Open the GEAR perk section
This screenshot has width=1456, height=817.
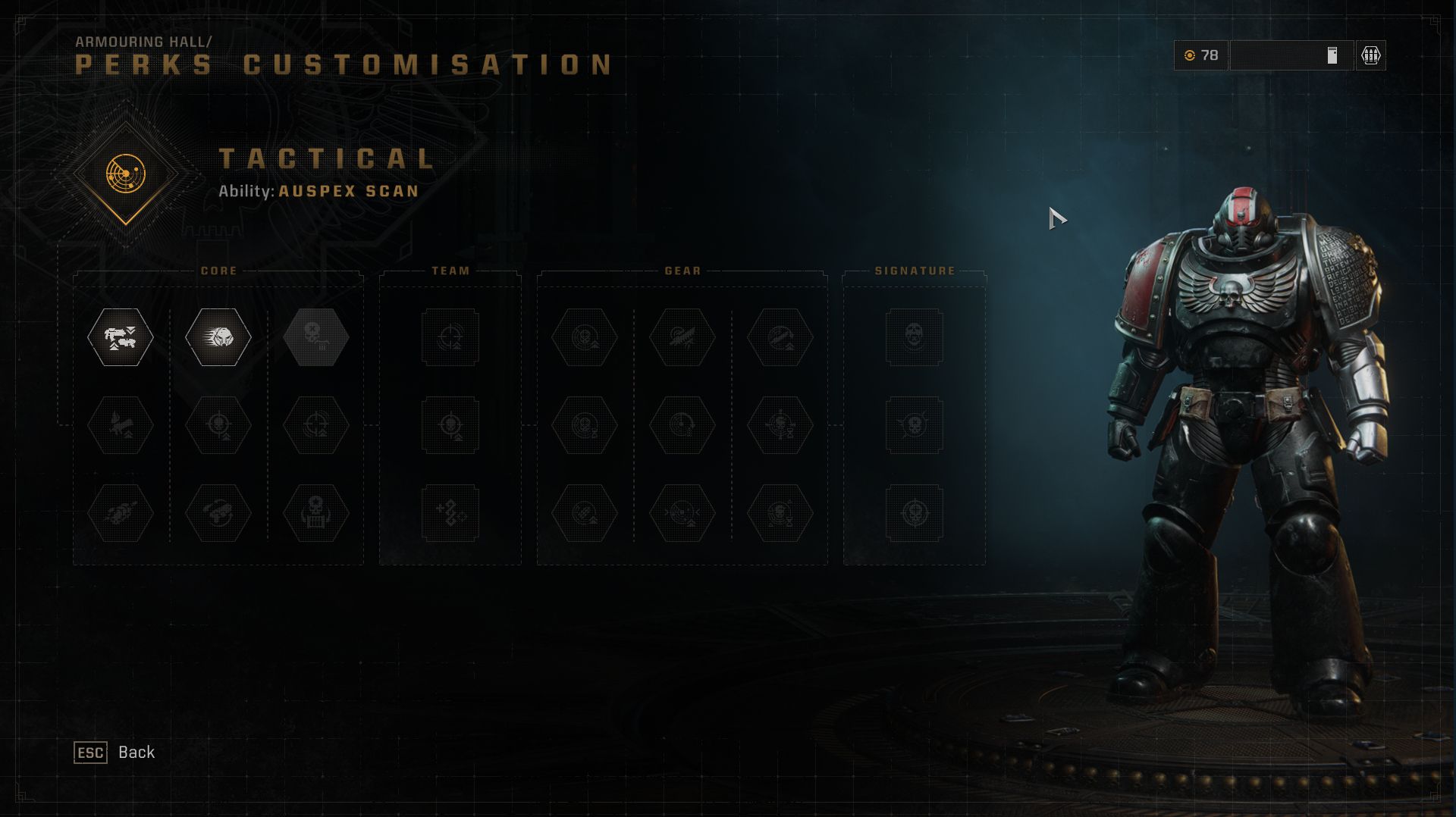[x=681, y=271]
